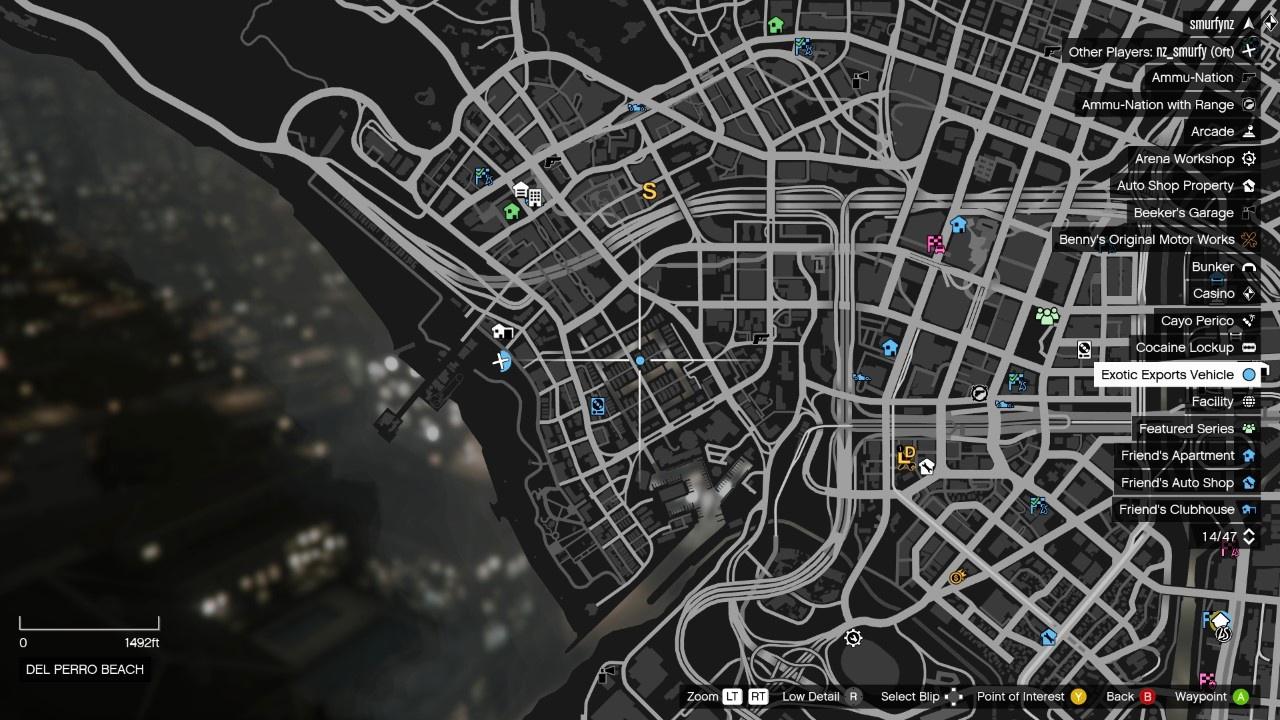Select the blue Exotic Exports dot on map
Screen dimensions: 1280x720
click(x=640, y=360)
